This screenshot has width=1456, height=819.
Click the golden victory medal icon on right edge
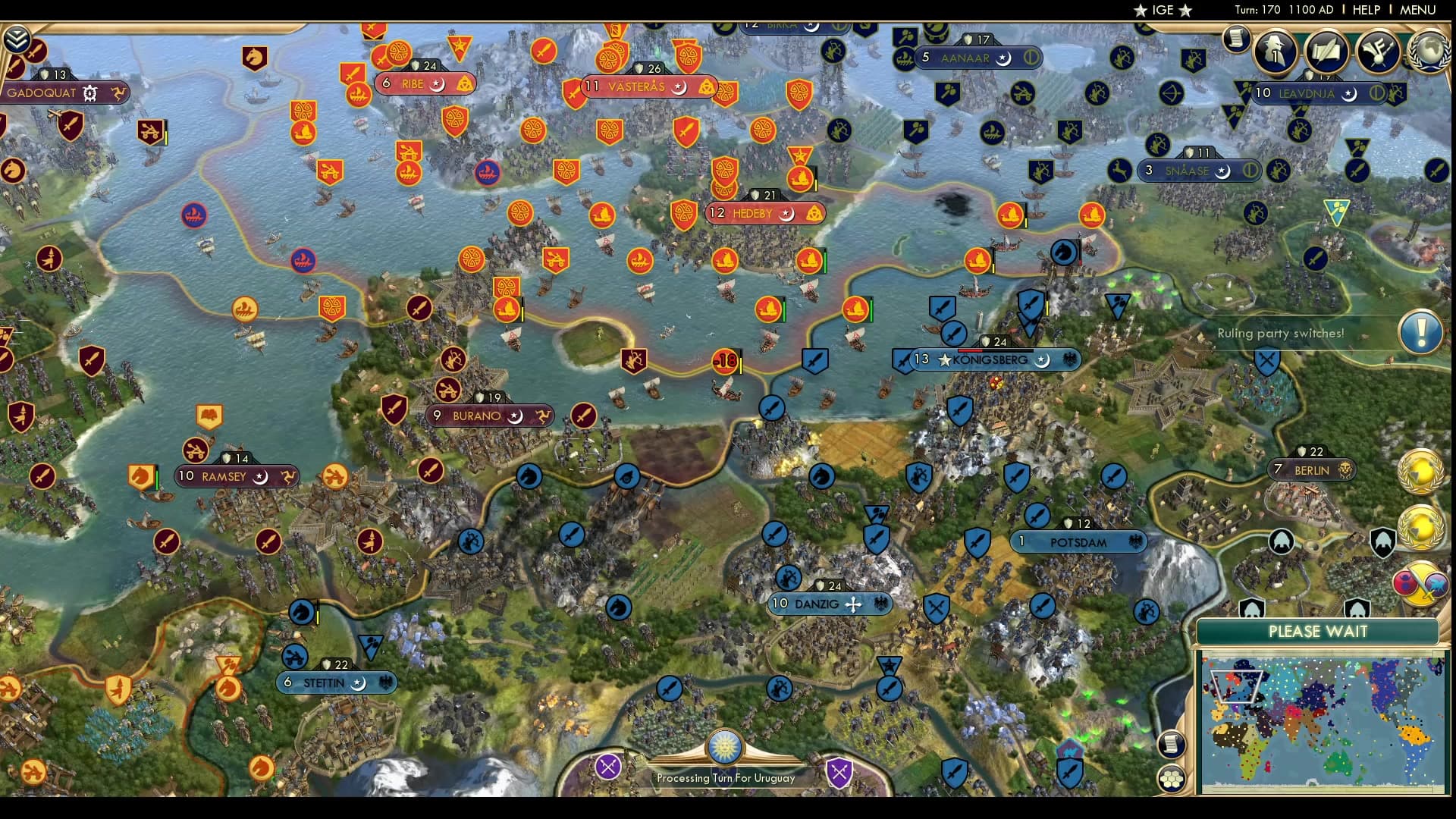click(x=1420, y=472)
